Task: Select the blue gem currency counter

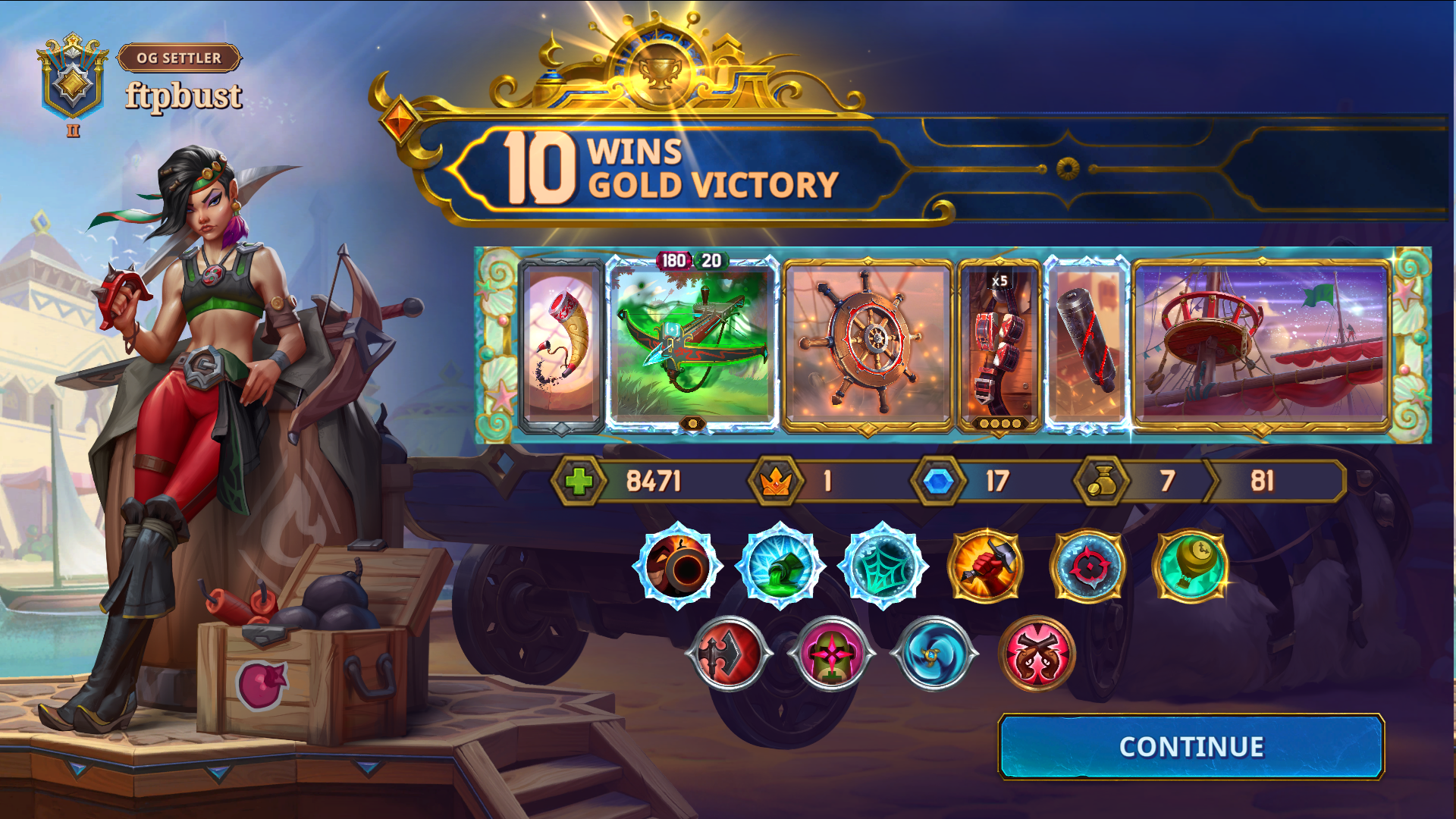Action: click(x=938, y=480)
